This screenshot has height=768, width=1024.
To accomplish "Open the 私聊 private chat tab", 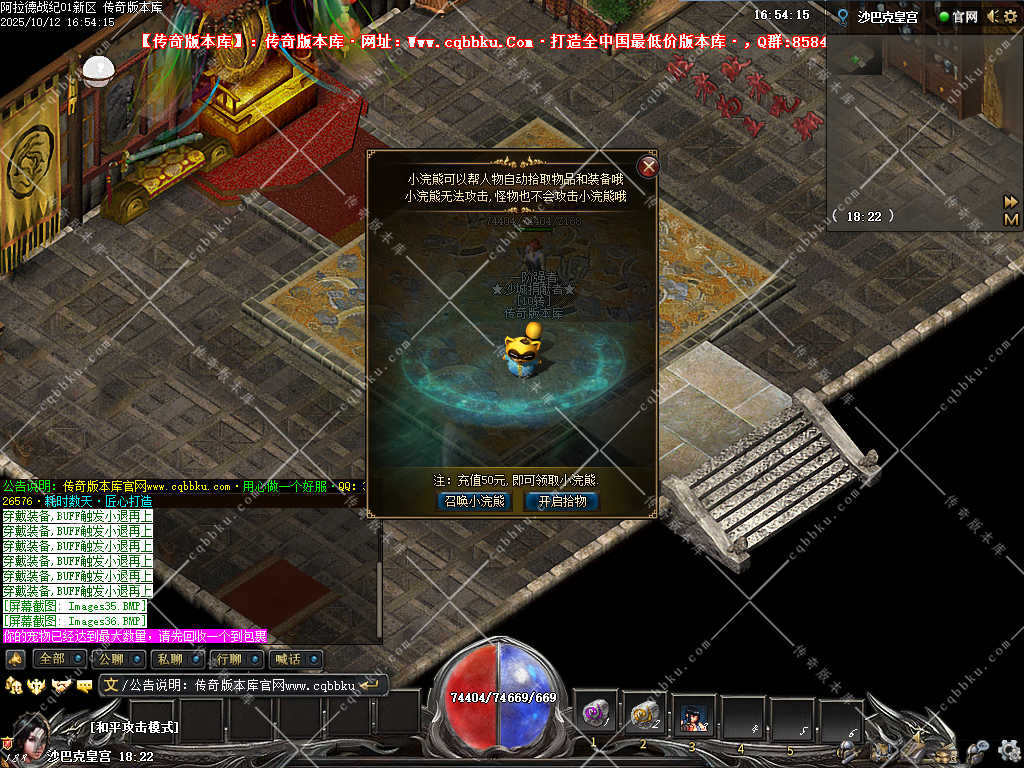I will (x=170, y=659).
